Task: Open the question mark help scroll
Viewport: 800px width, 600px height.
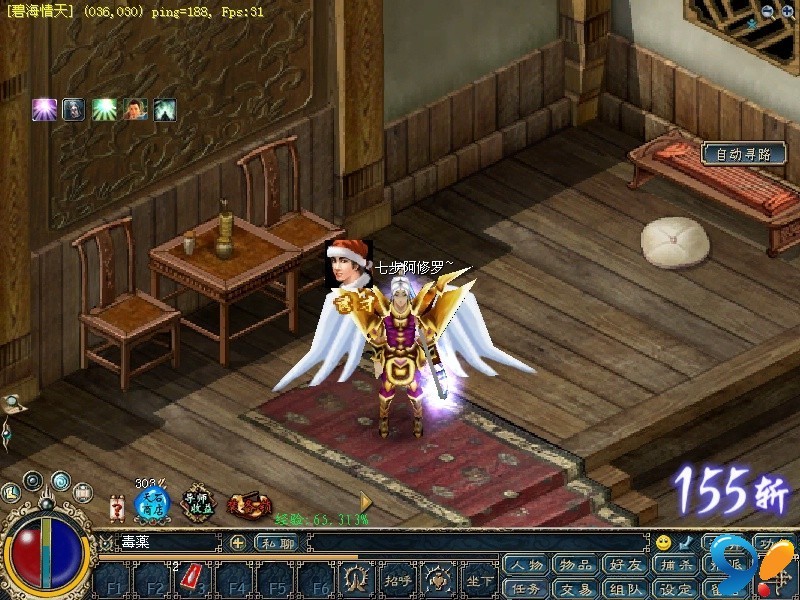Action: pyautogui.click(x=115, y=508)
